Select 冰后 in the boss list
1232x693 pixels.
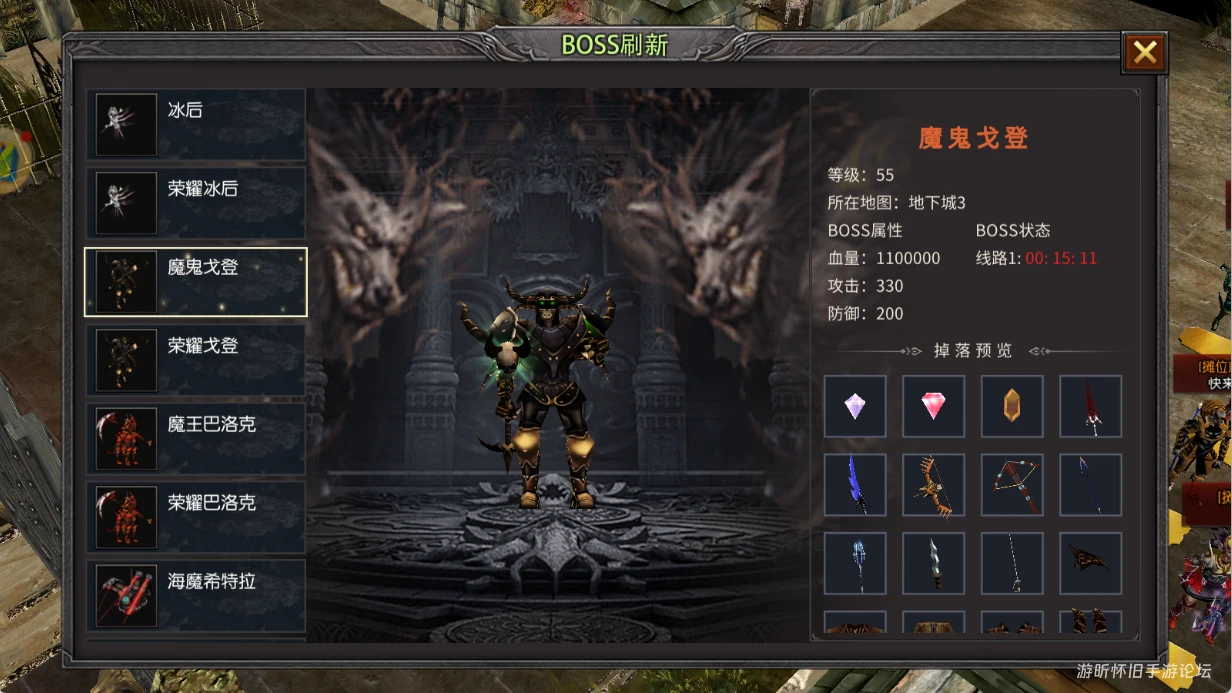point(196,125)
